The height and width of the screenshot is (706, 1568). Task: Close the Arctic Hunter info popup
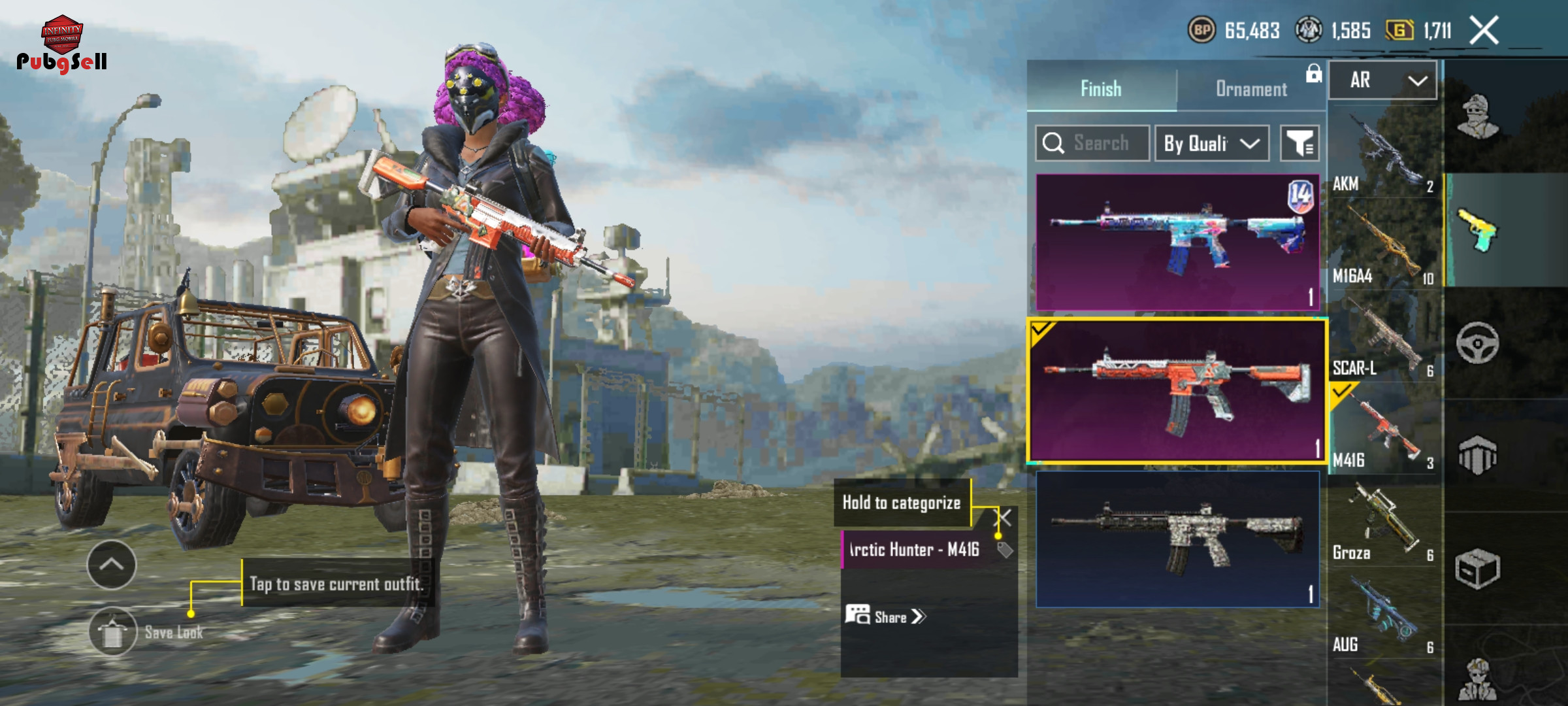tap(1003, 518)
